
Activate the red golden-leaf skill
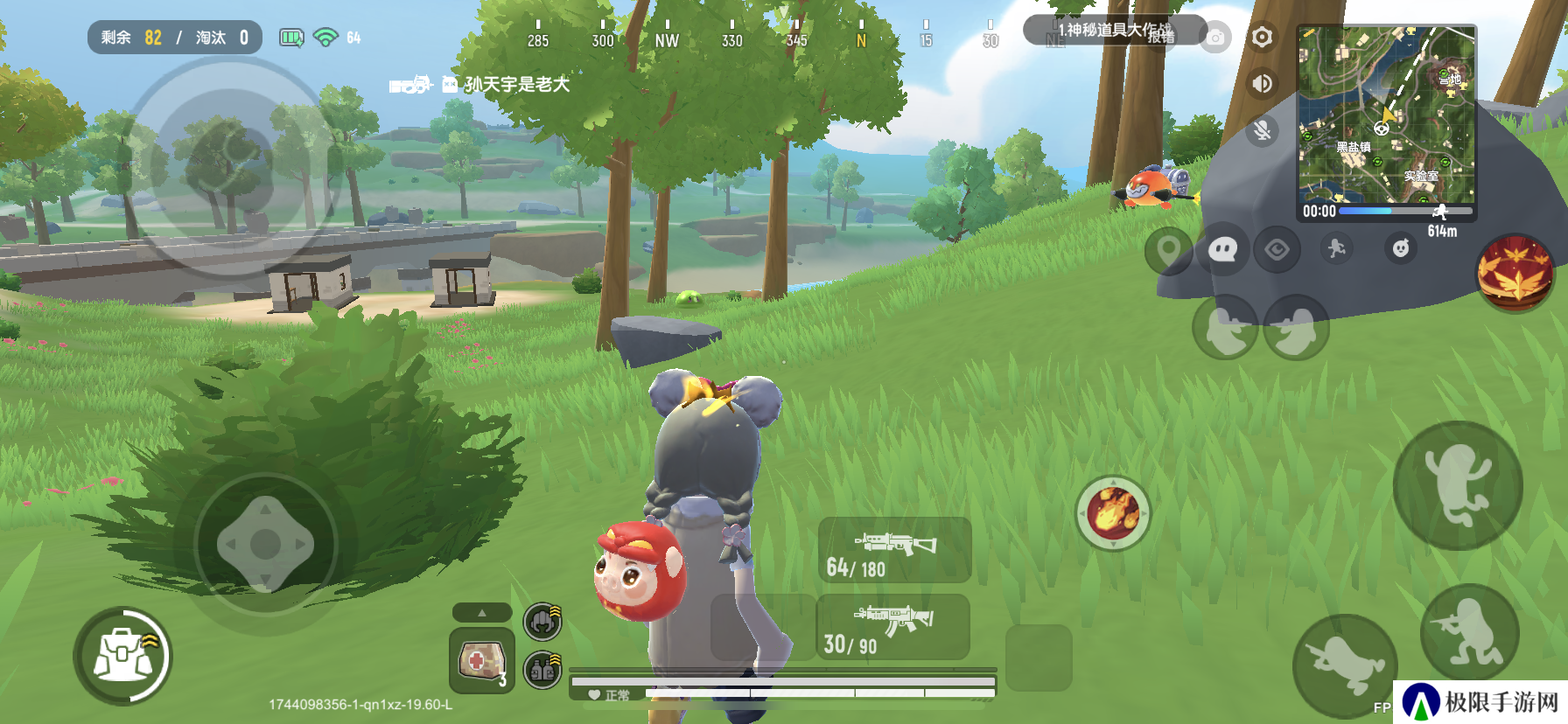click(x=1515, y=272)
